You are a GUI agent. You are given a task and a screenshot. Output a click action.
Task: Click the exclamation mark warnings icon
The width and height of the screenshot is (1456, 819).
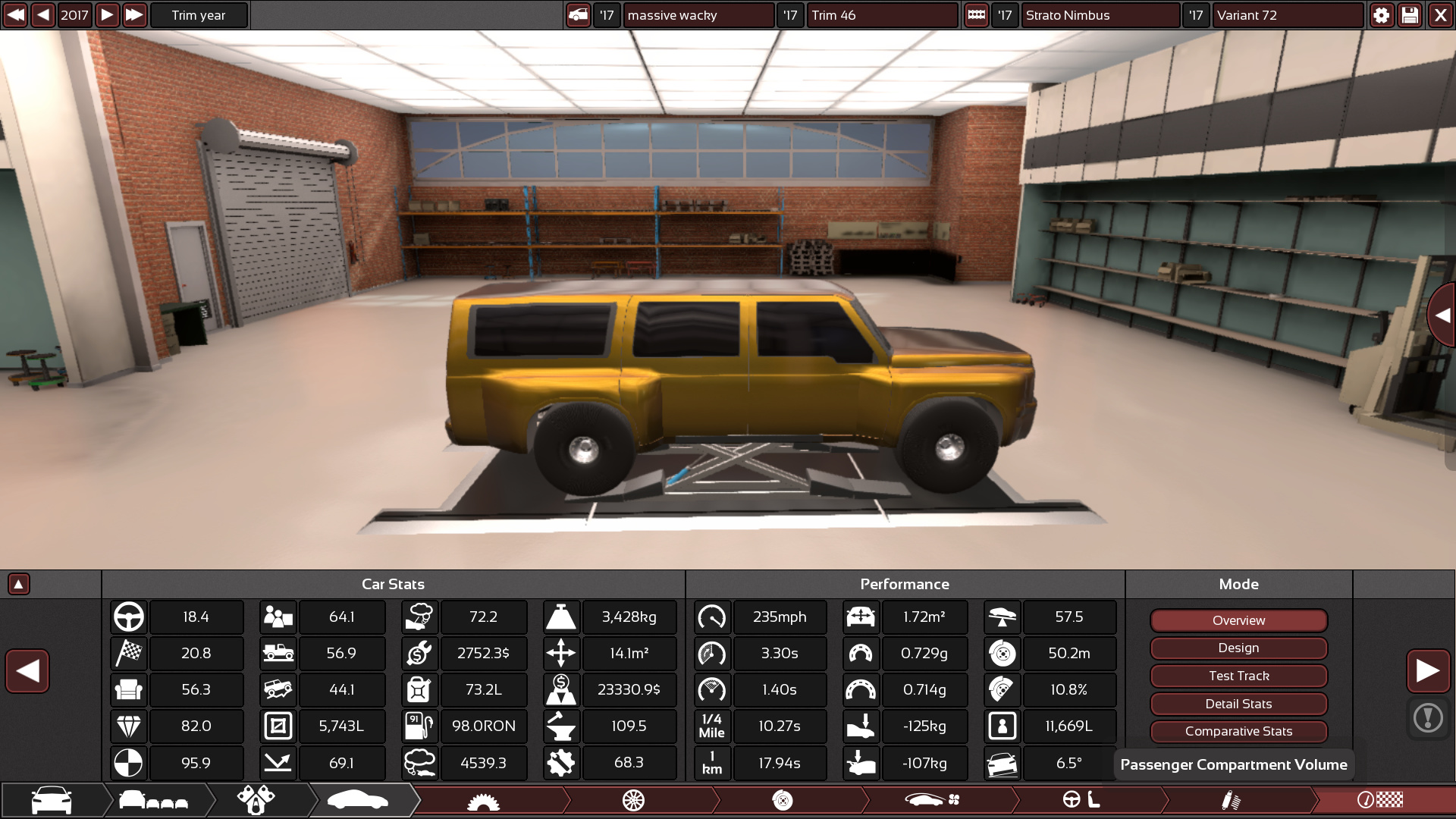[x=1428, y=717]
